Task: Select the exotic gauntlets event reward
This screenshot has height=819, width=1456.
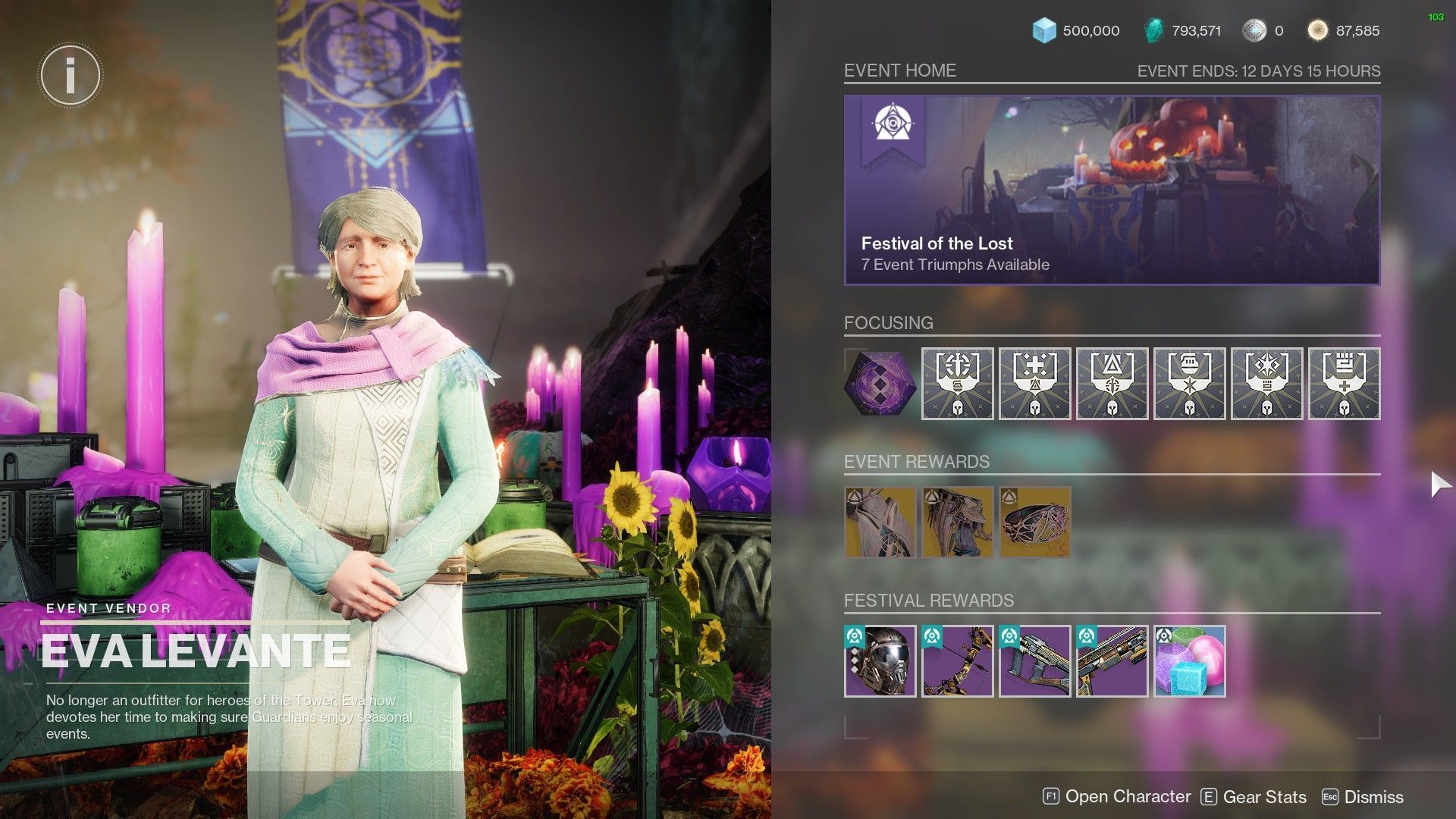Action: 880,522
